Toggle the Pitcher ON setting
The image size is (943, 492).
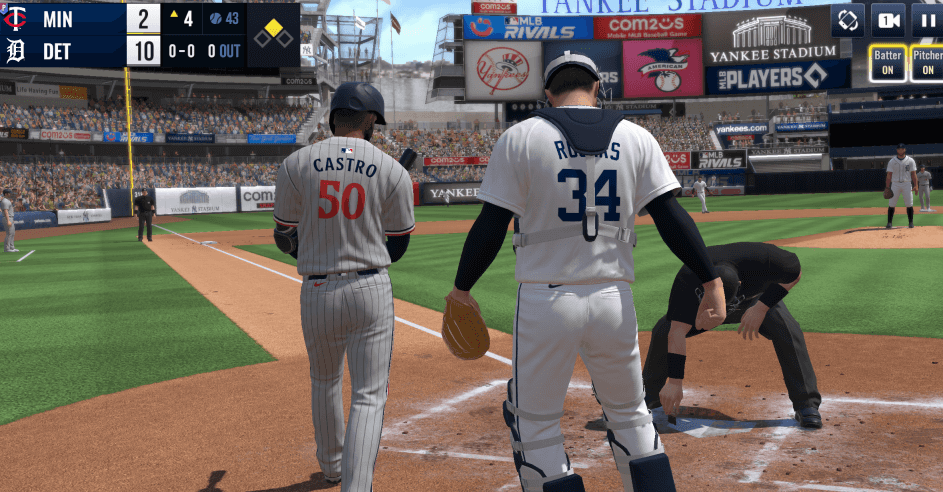[927, 64]
